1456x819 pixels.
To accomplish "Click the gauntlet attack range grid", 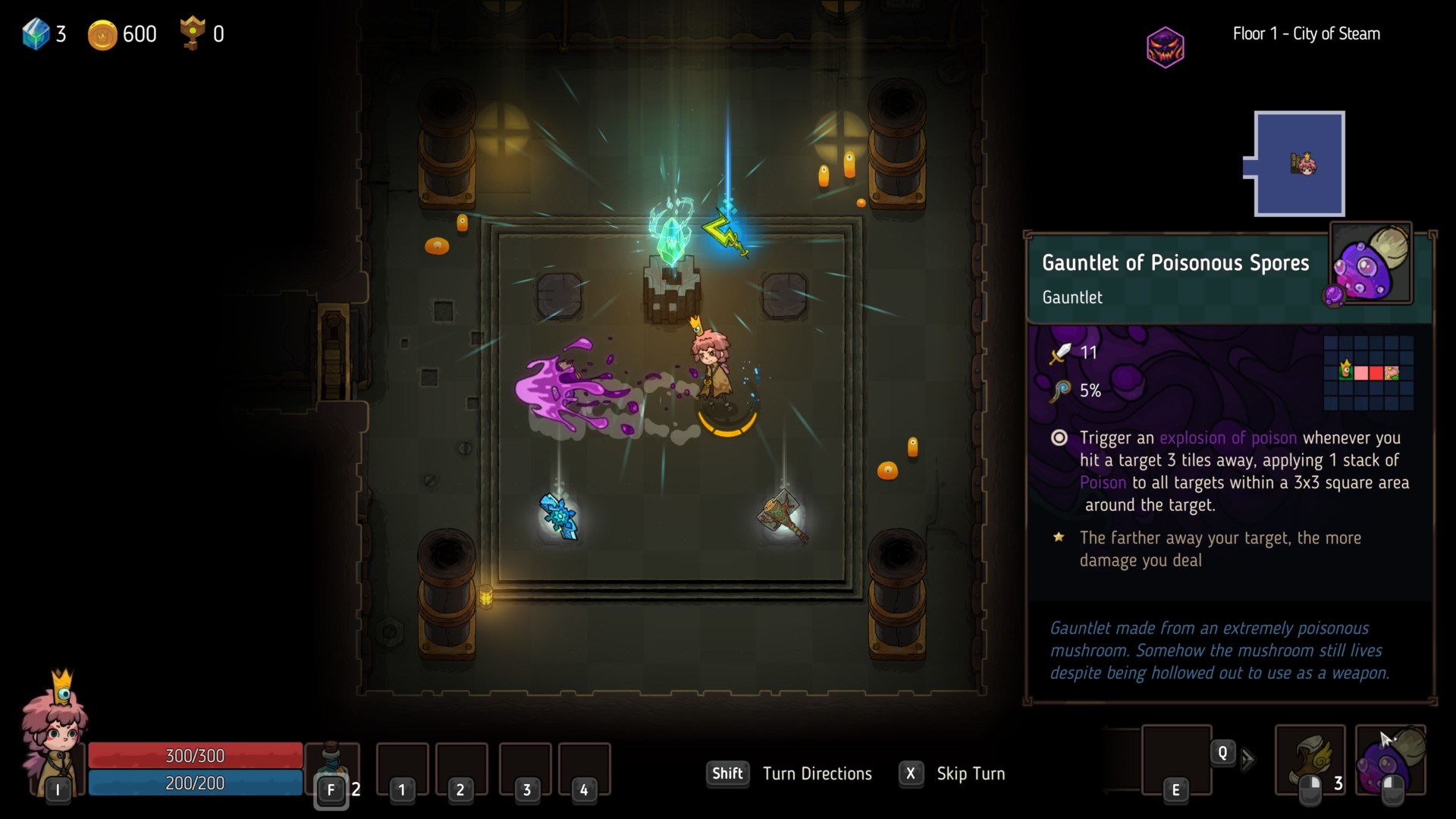I will 1368,372.
